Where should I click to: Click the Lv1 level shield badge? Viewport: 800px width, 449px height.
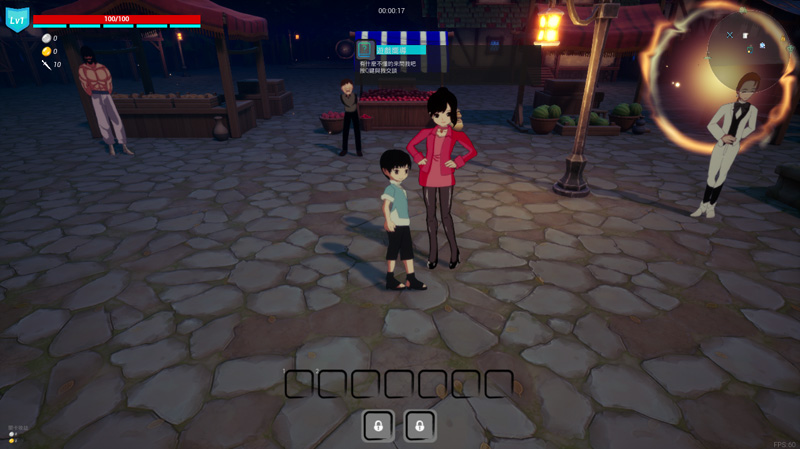(x=18, y=19)
